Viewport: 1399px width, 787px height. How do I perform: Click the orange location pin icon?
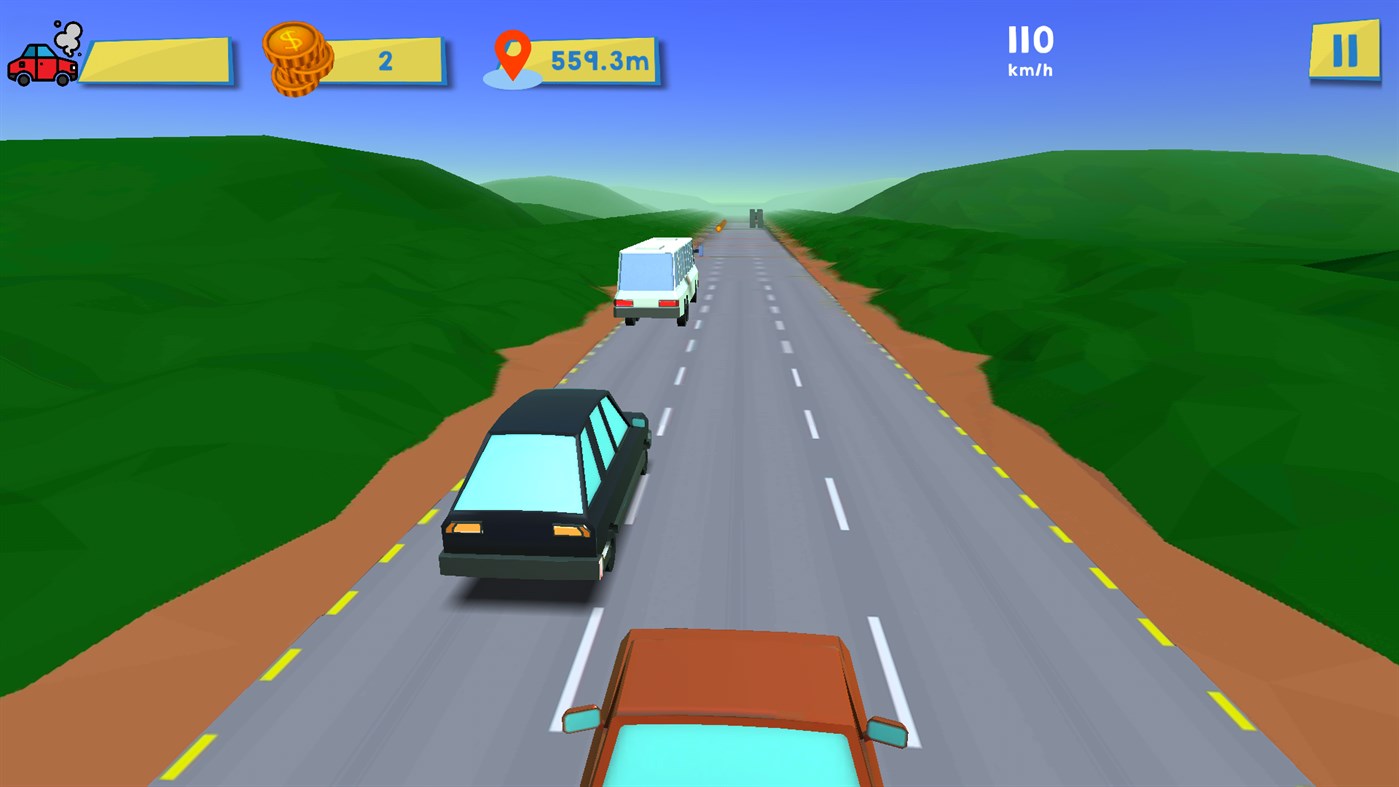pos(513,54)
